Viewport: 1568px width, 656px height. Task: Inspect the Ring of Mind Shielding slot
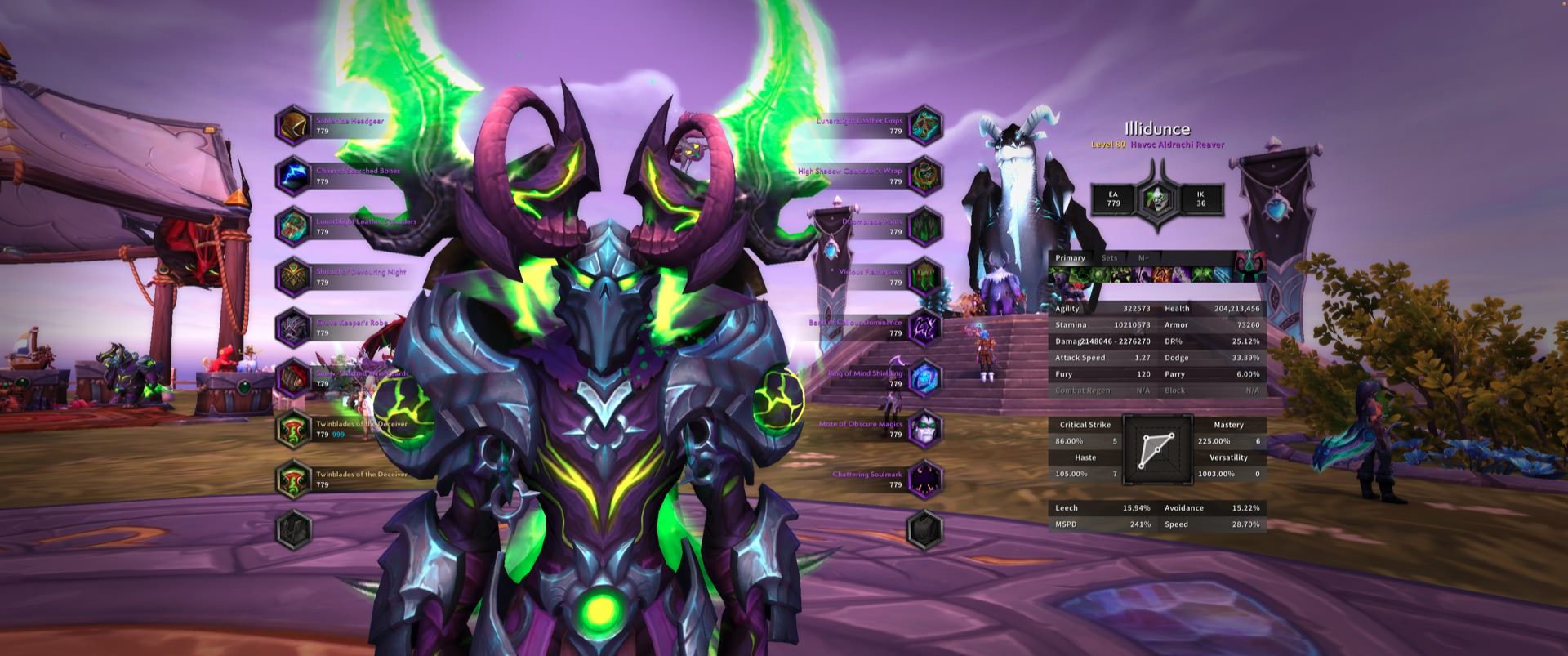coord(925,378)
